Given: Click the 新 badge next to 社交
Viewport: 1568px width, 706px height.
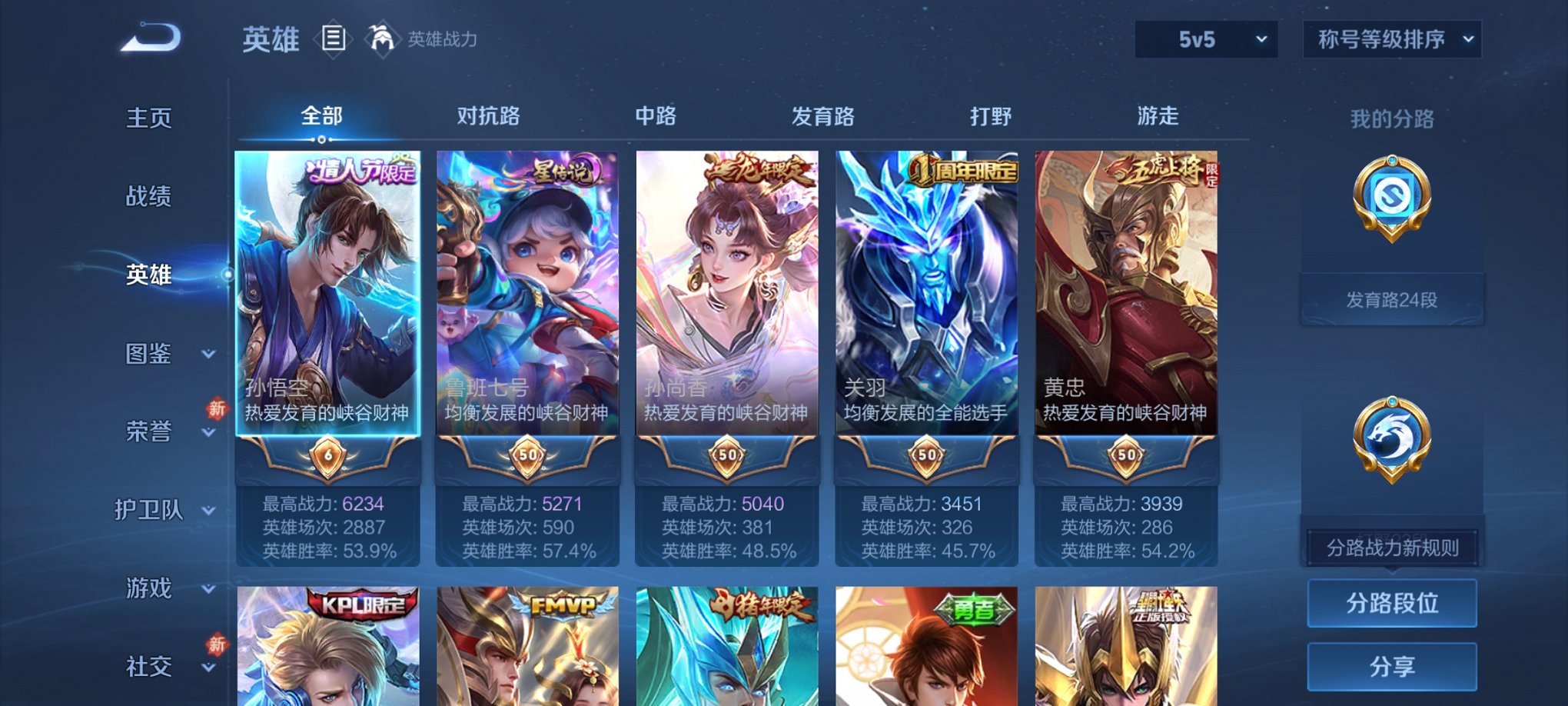Looking at the screenshot, I should (x=215, y=644).
